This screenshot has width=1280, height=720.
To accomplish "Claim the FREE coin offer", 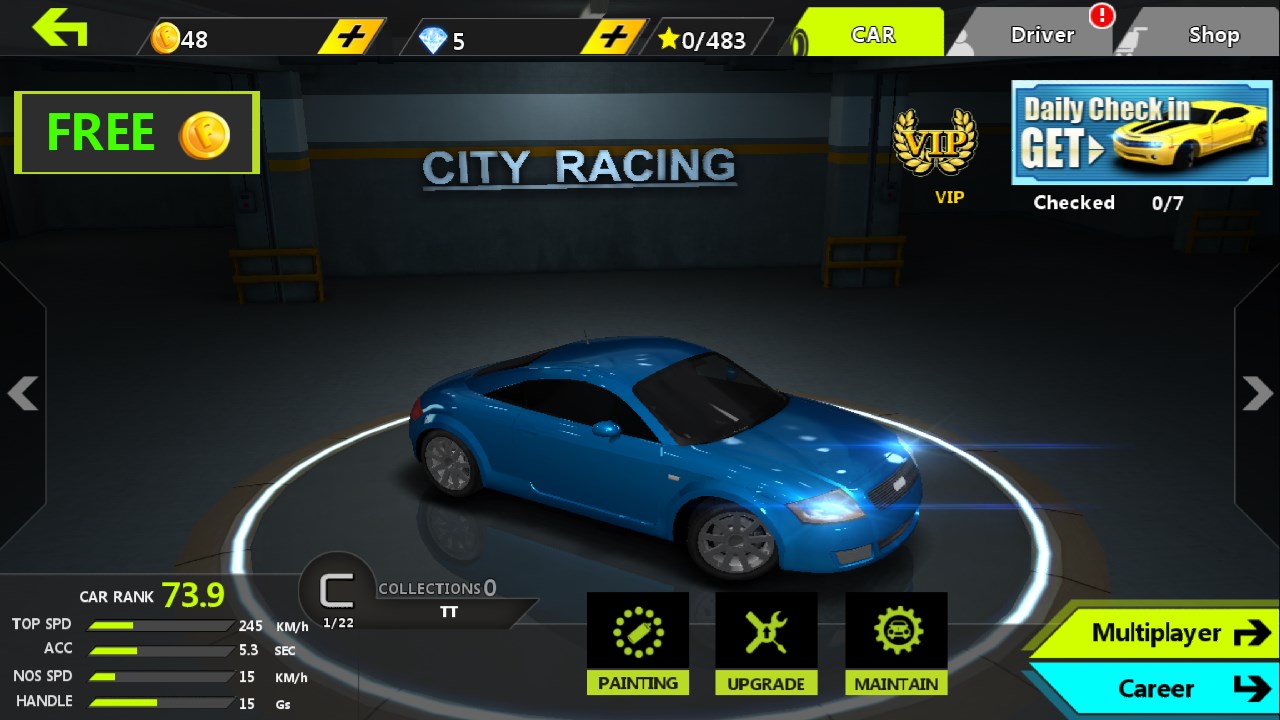I will [x=137, y=133].
